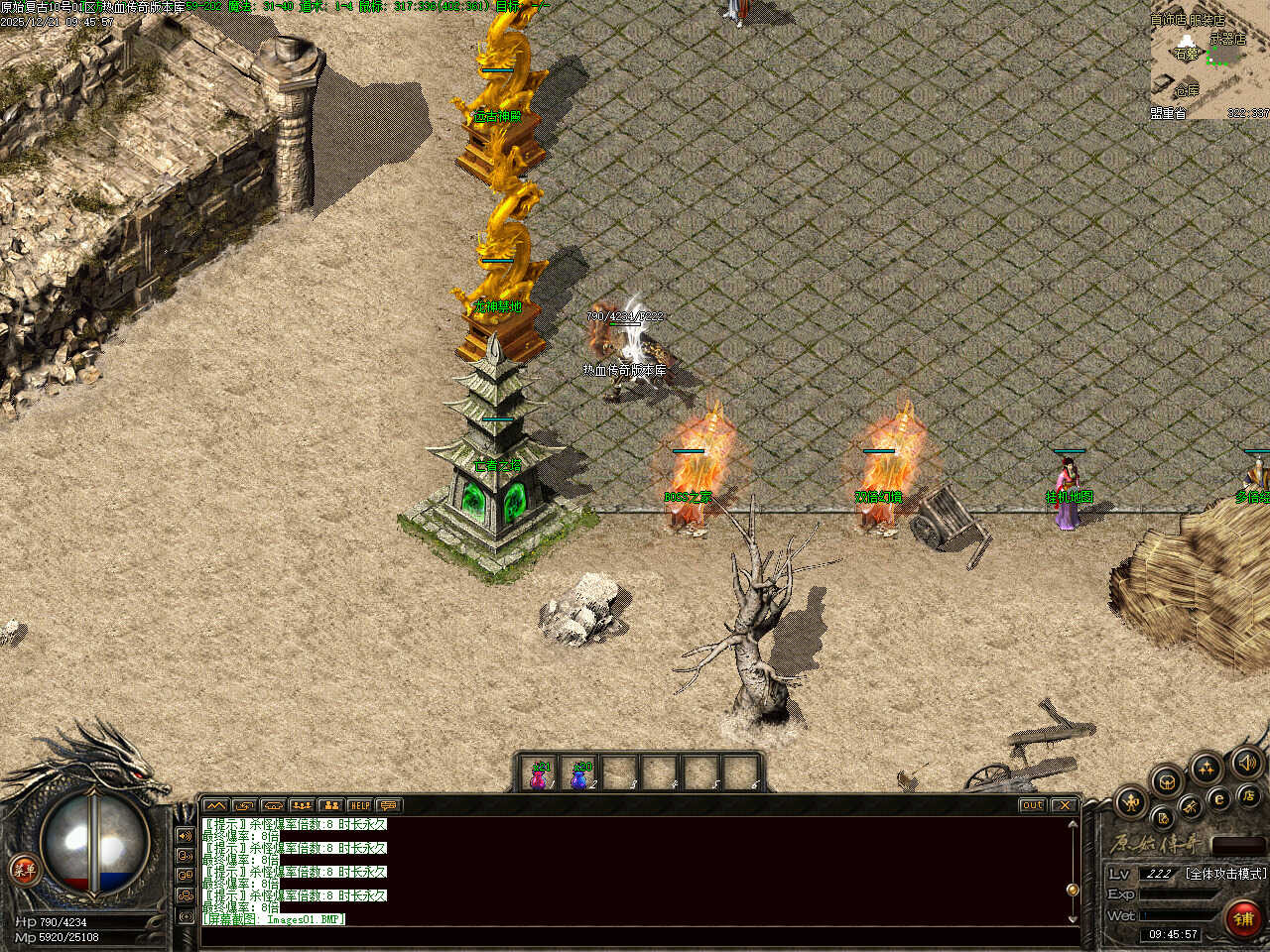The height and width of the screenshot is (952, 1270).
Task: Open the character status figure icon
Action: (x=1131, y=801)
